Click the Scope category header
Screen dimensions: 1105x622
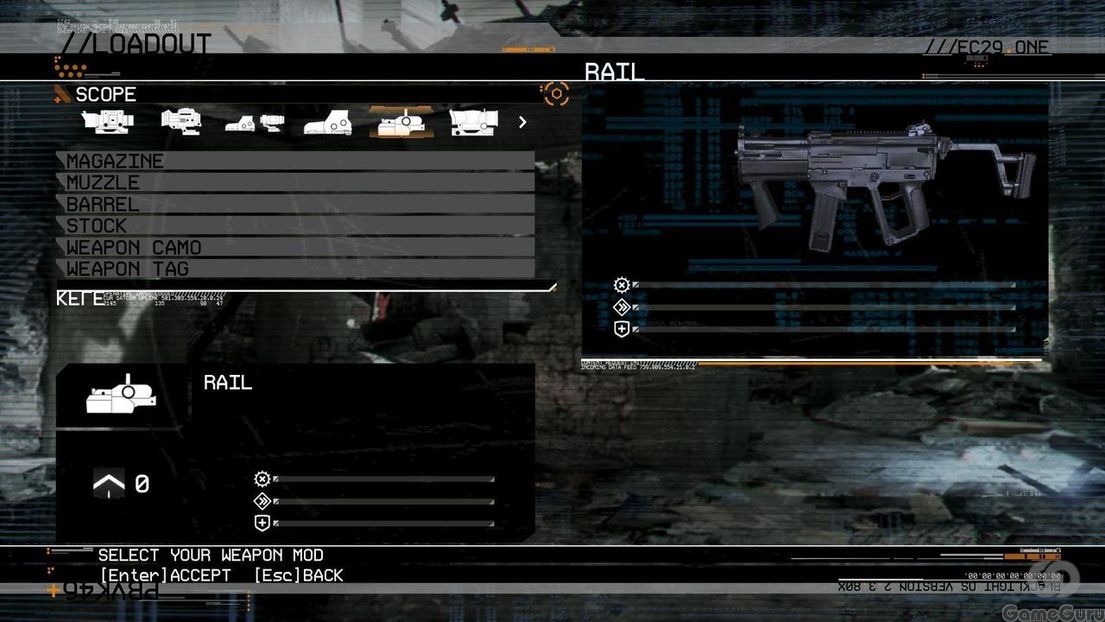pyautogui.click(x=105, y=95)
